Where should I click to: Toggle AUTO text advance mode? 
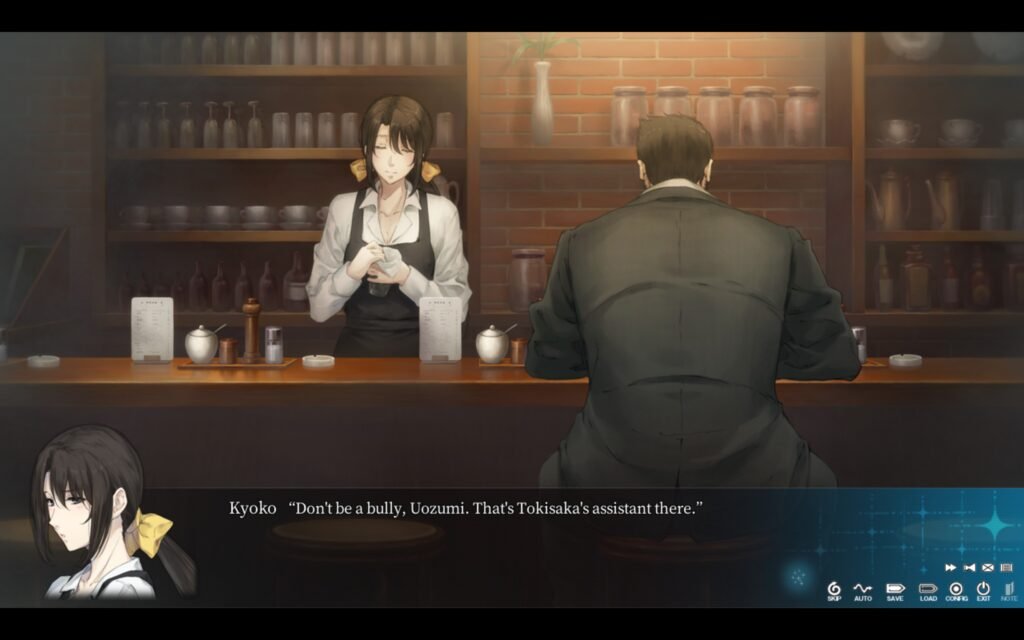pos(863,590)
